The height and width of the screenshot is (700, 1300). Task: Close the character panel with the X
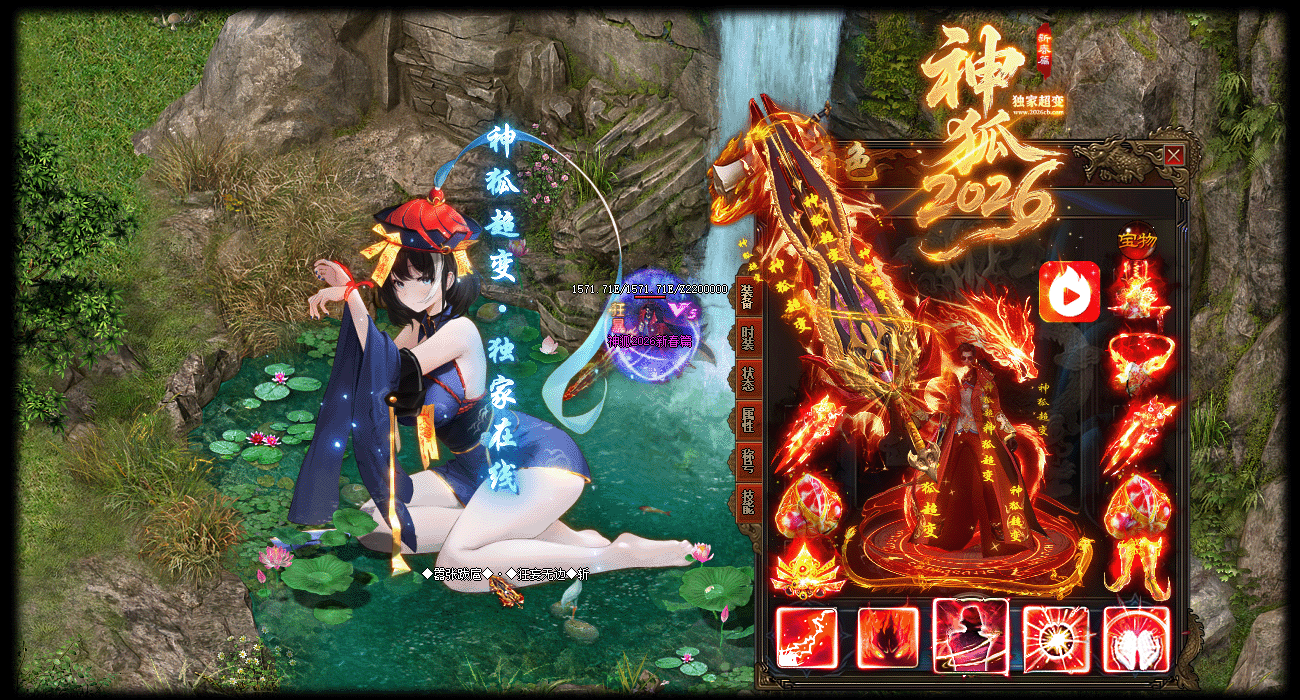pos(1174,156)
